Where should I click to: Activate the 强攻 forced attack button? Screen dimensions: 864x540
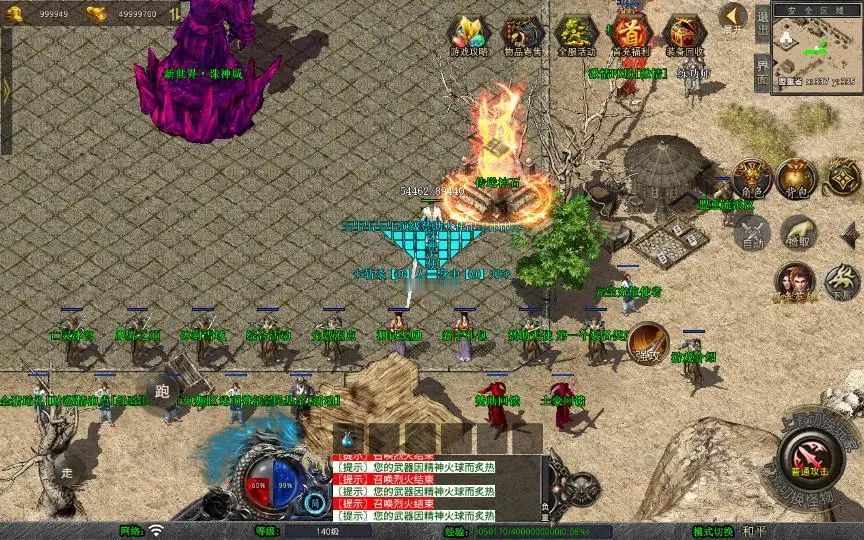648,341
